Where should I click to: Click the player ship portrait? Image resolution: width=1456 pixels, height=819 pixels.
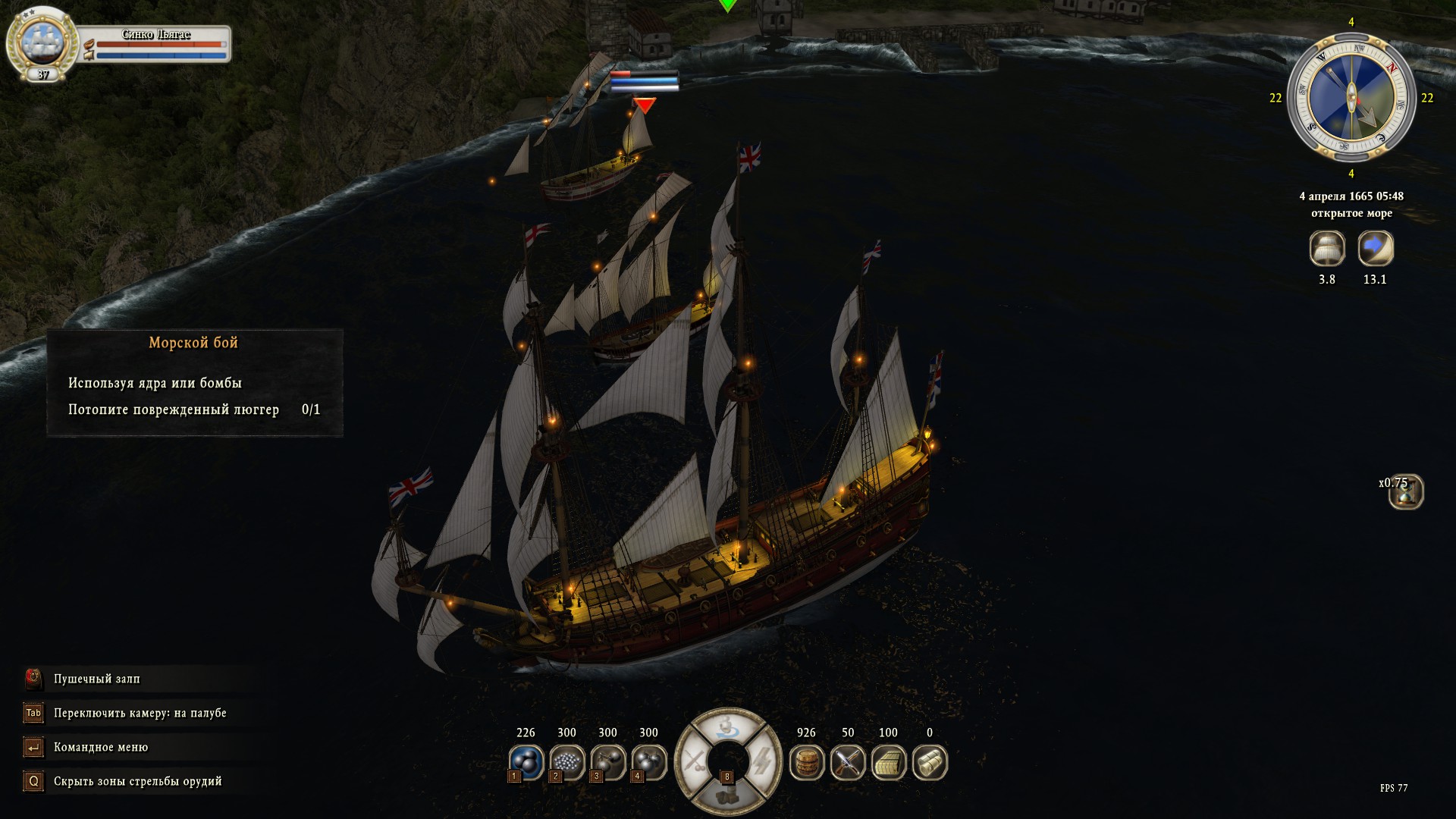coord(42,42)
